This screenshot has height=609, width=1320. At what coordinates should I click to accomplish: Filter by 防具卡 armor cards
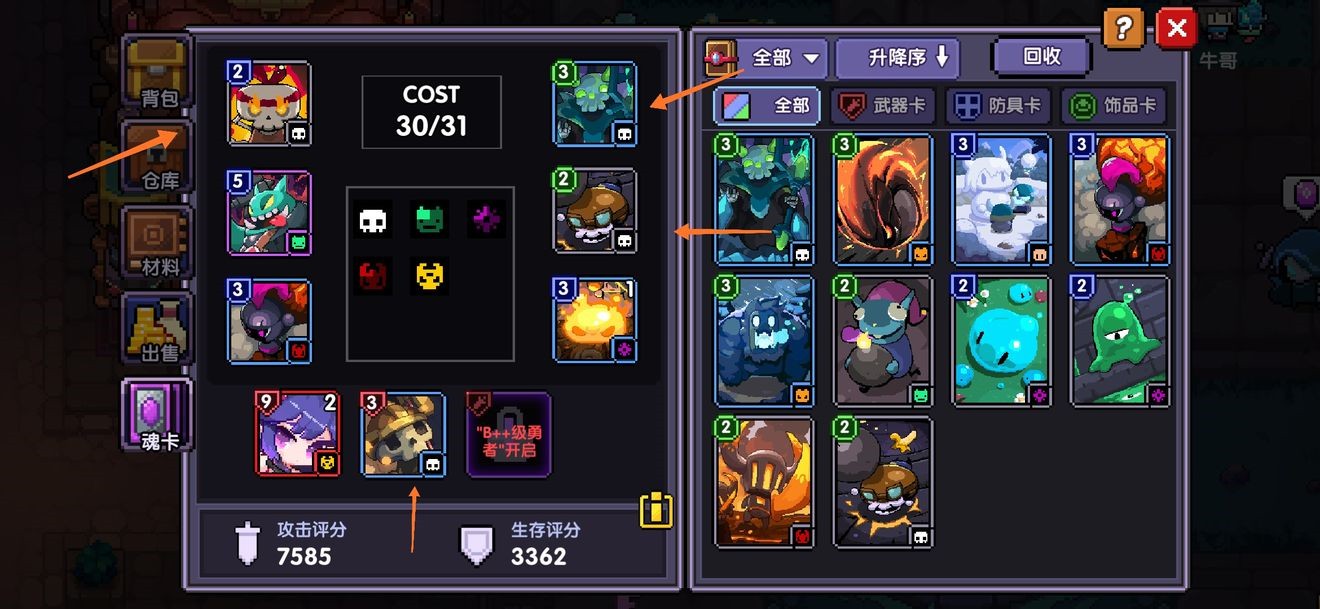point(997,105)
